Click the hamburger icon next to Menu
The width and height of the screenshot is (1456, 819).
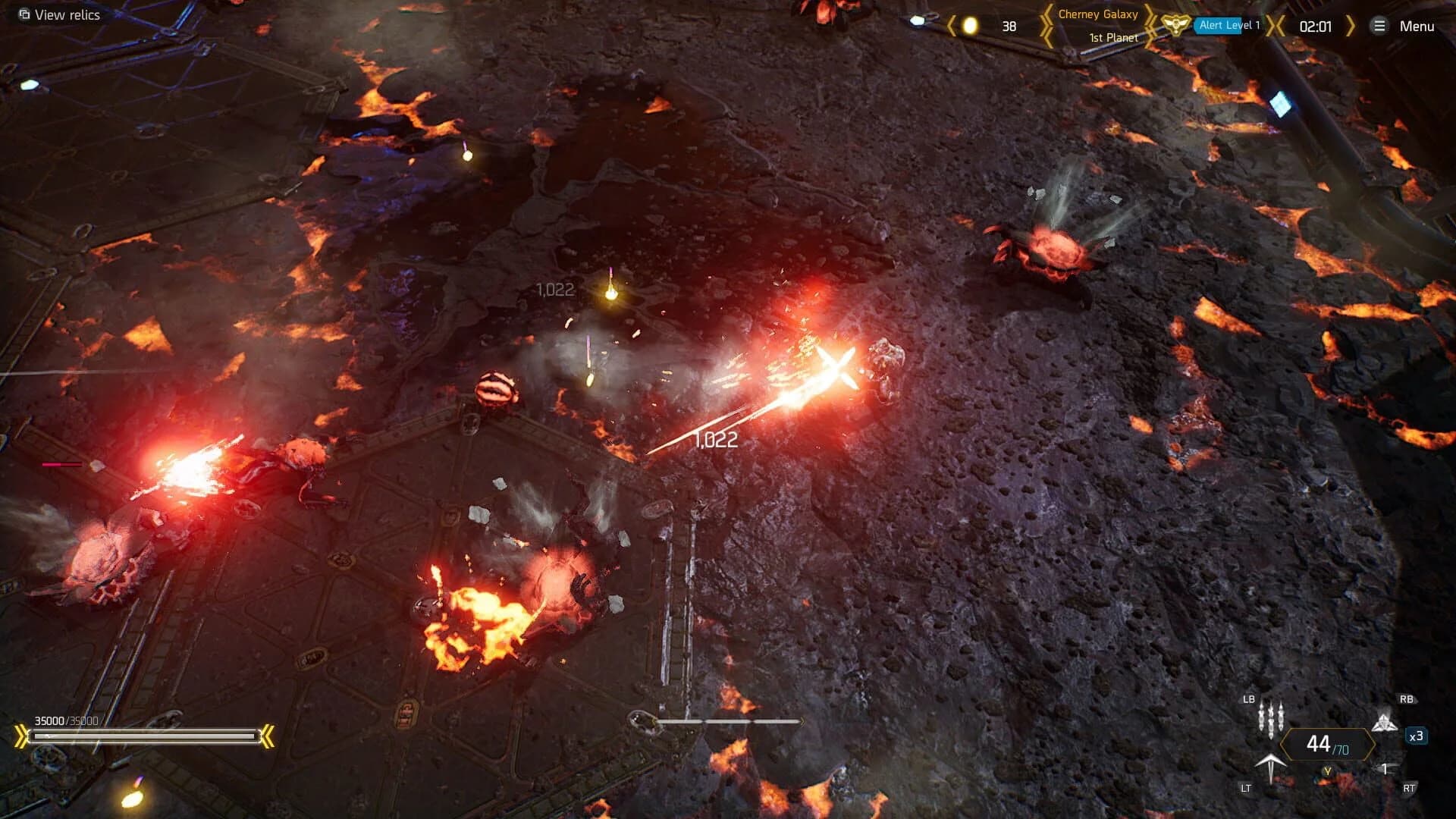(x=1380, y=25)
